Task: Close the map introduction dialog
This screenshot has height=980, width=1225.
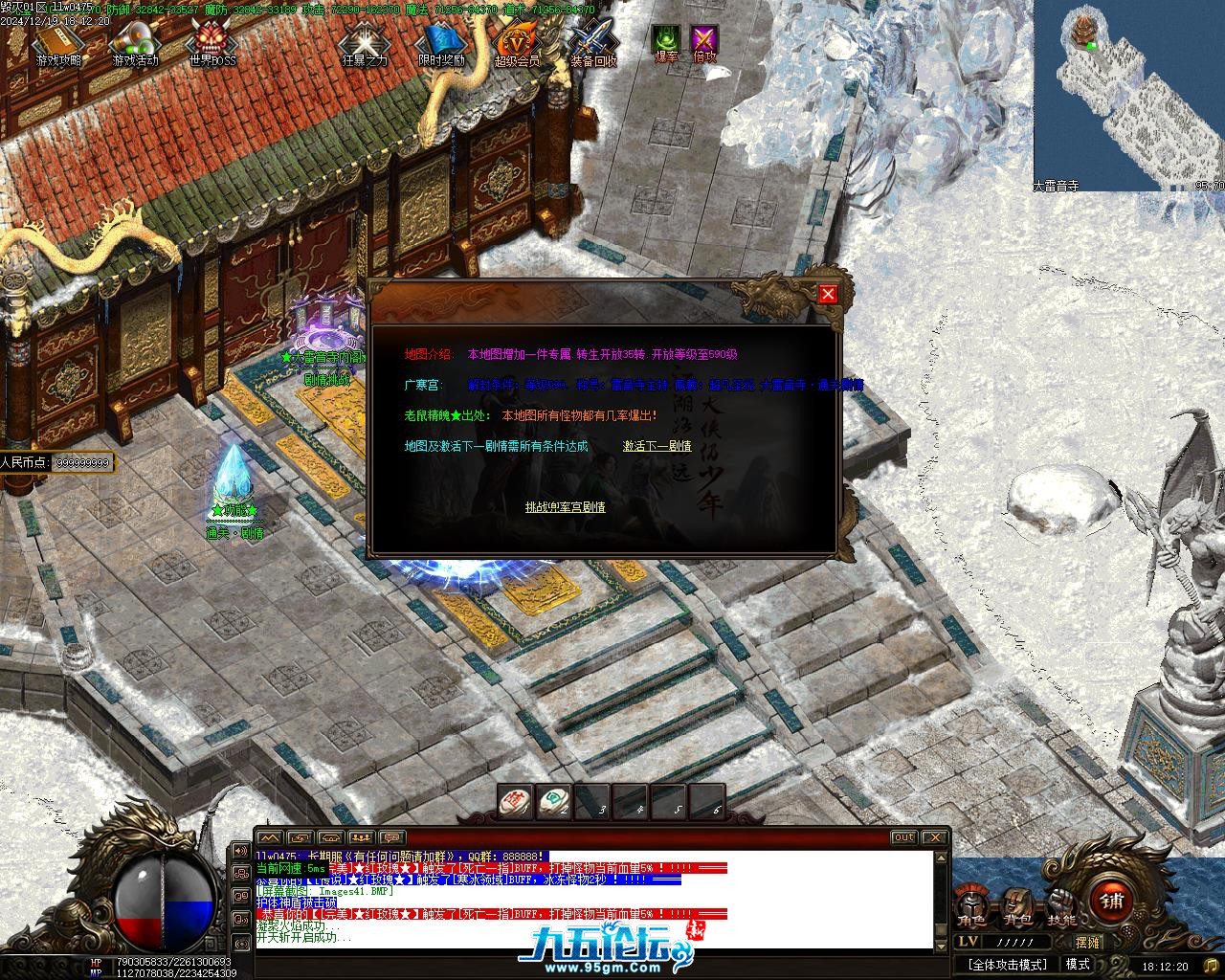Action: [828, 295]
